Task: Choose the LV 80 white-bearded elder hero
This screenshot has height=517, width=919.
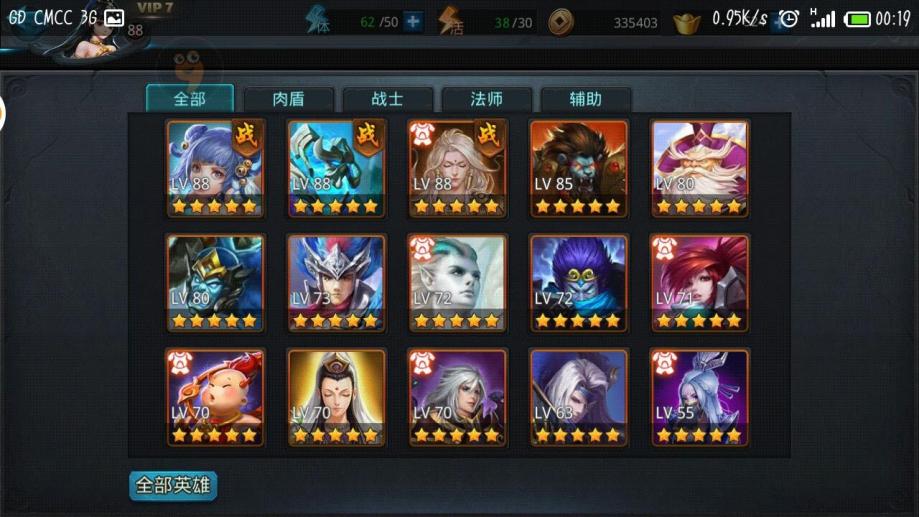Action: pos(700,168)
